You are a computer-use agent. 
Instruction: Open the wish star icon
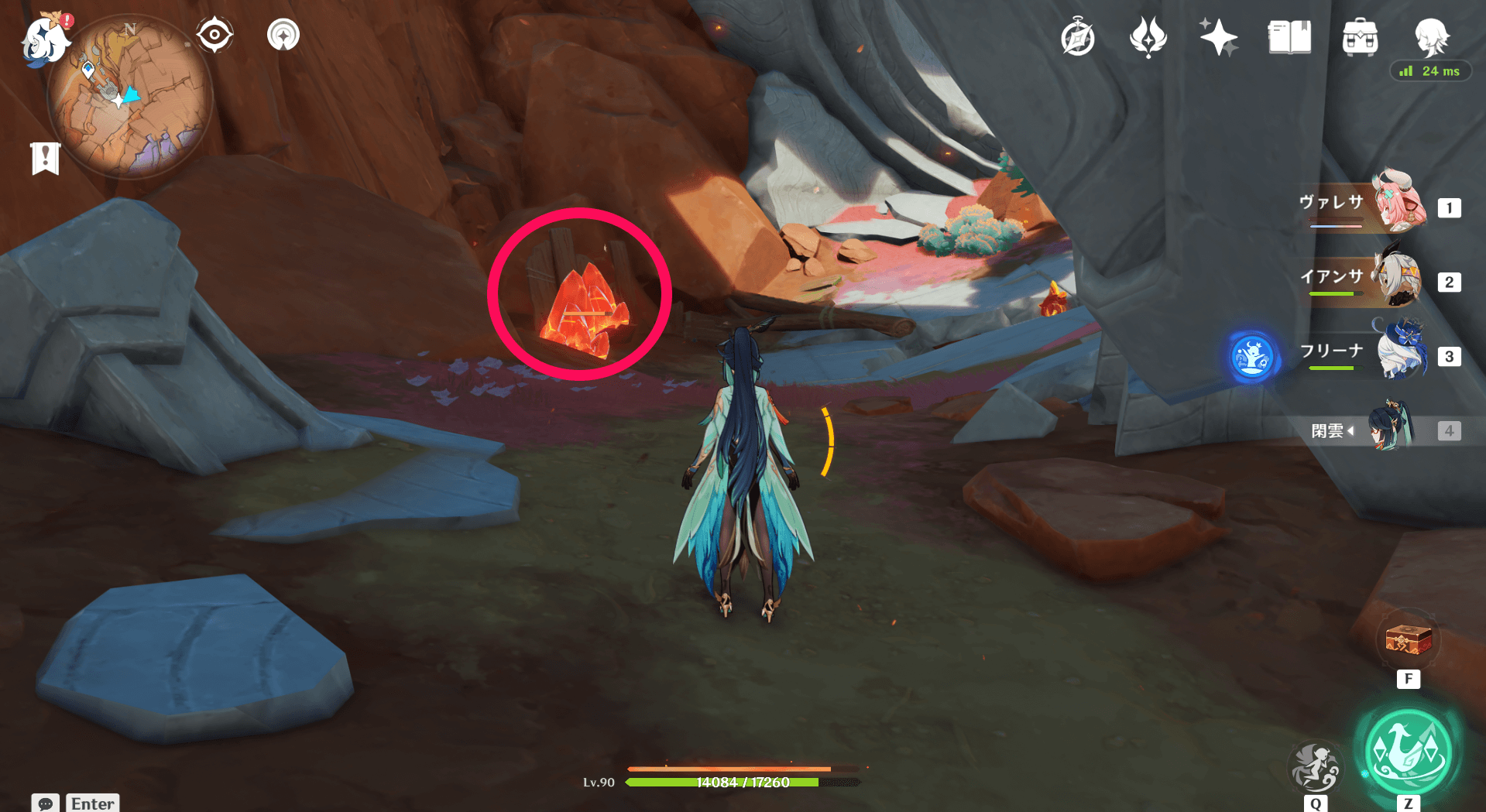[x=1218, y=37]
